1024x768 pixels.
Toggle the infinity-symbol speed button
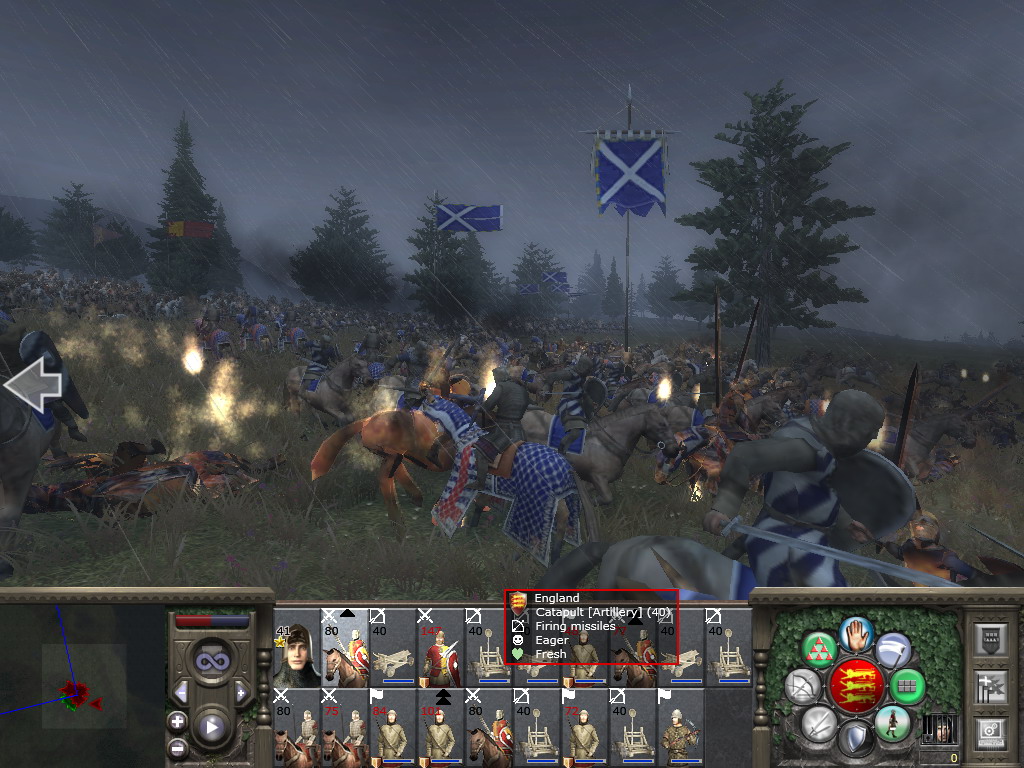(211, 660)
